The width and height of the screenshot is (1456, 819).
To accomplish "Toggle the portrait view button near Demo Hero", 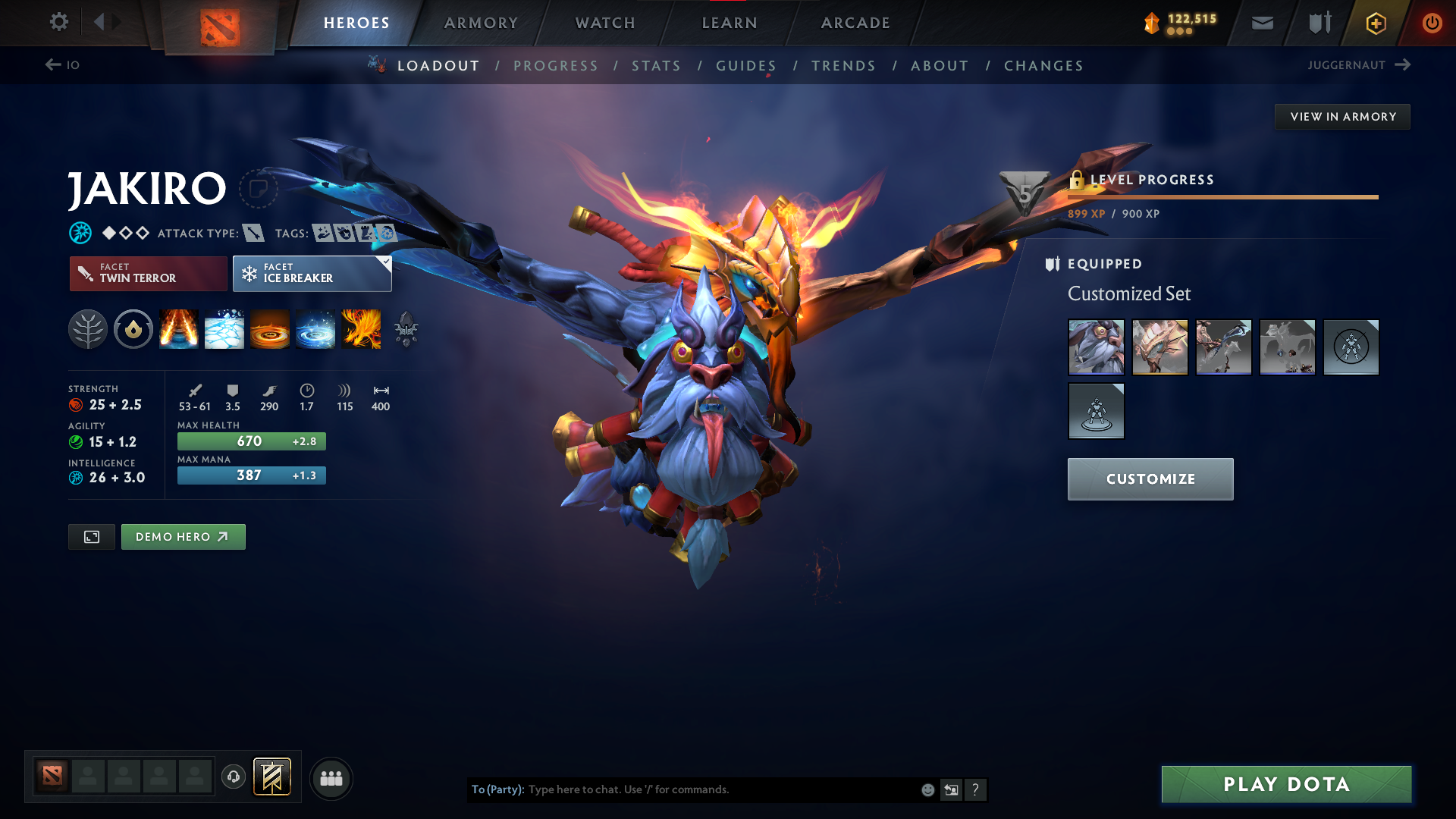I will pos(91,536).
